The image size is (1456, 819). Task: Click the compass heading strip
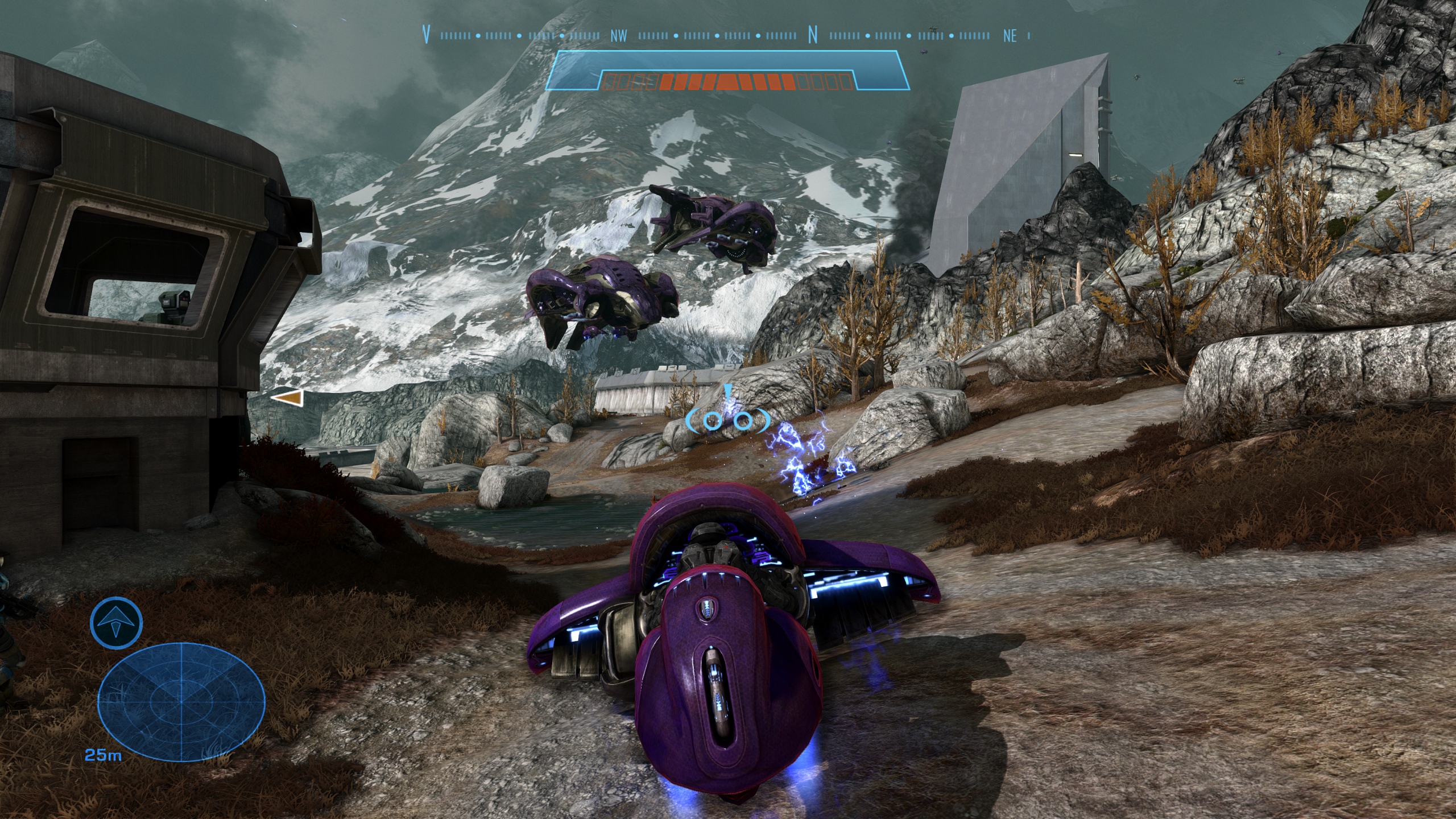click(727, 35)
